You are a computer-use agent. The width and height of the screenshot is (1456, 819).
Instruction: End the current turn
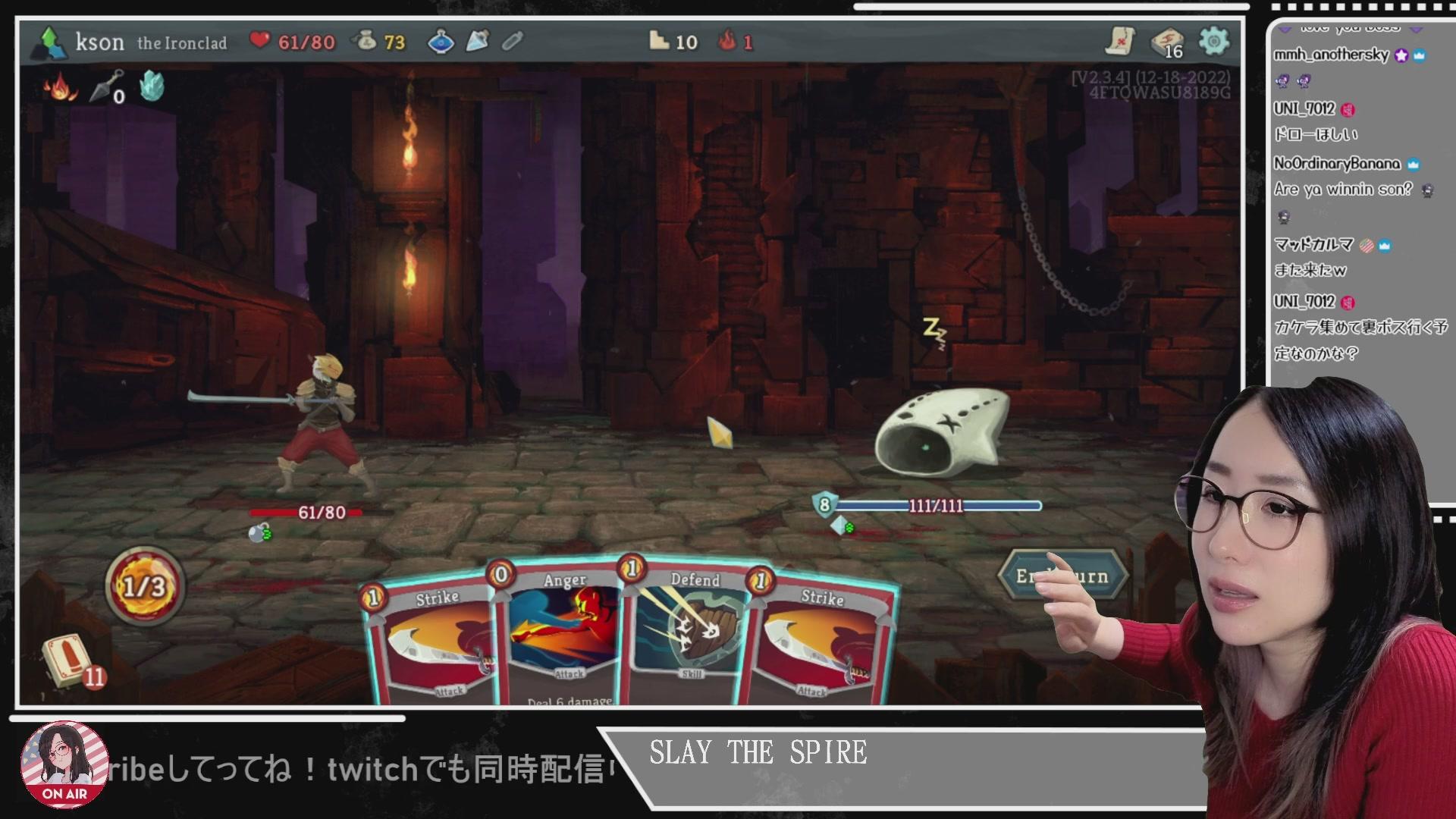(1062, 576)
